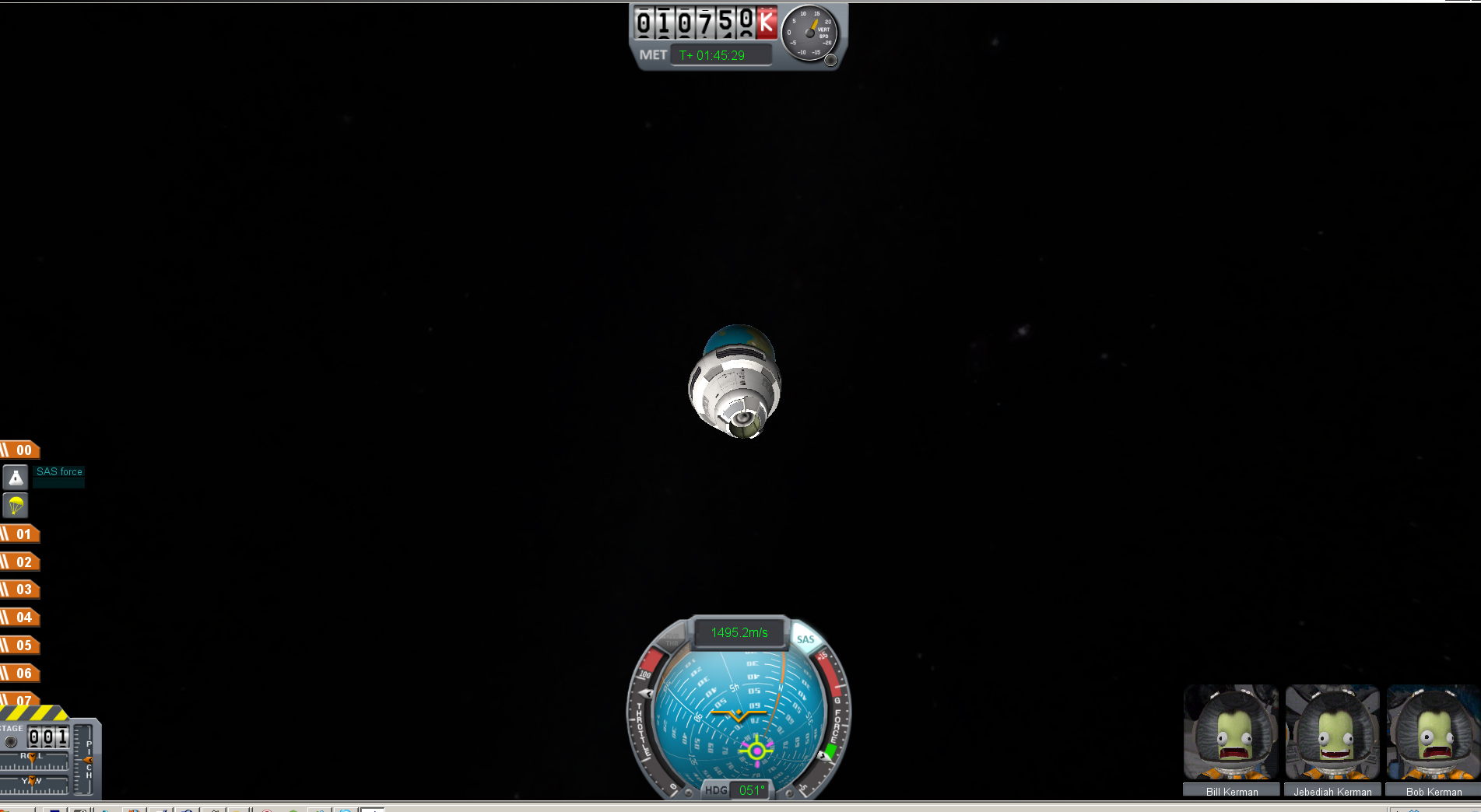This screenshot has height=812, width=1481.
Task: Select Jebediah Kerman's crew portrait
Action: click(x=1332, y=732)
